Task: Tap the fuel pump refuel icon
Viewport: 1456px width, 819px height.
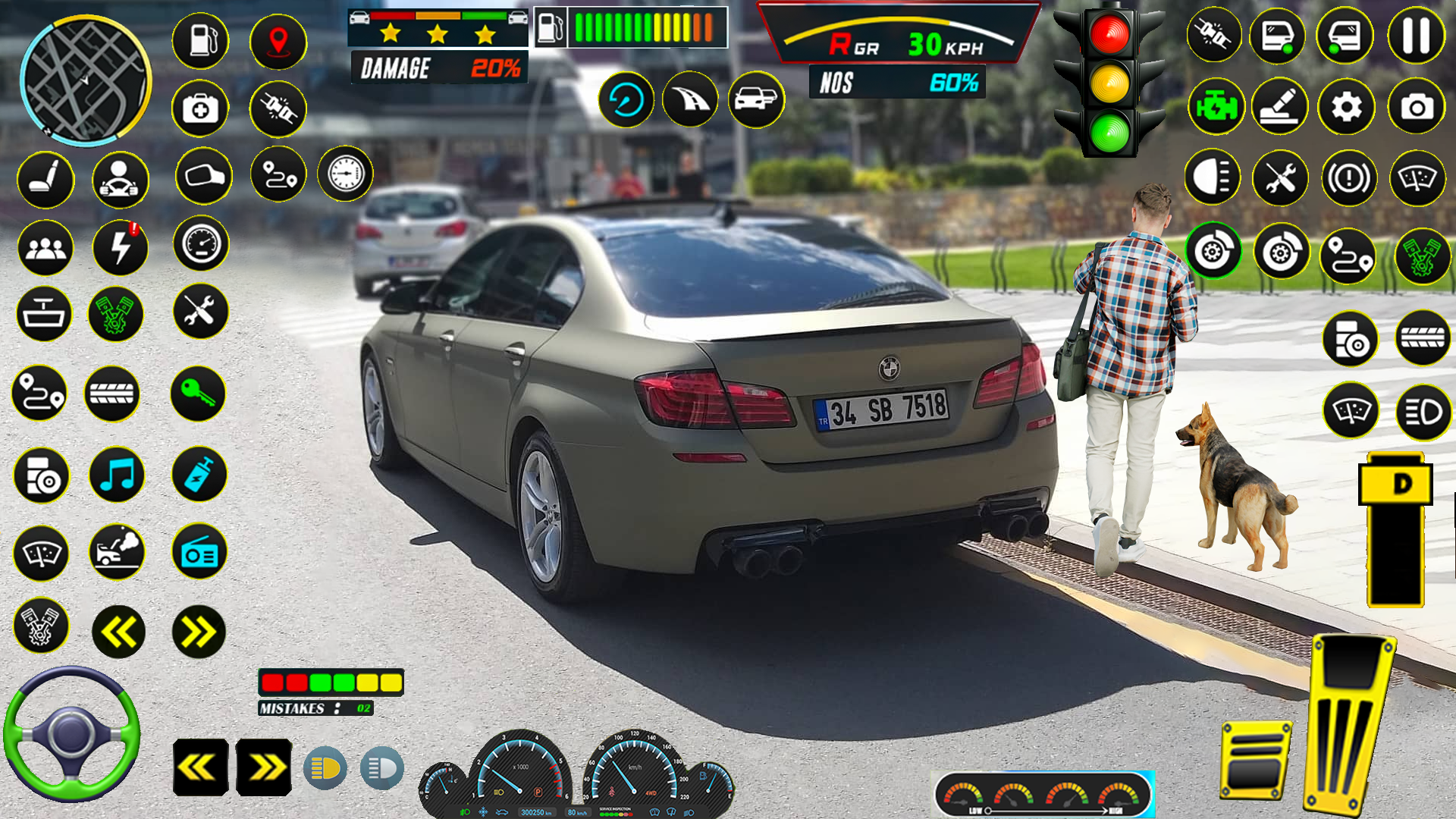Action: tap(199, 42)
